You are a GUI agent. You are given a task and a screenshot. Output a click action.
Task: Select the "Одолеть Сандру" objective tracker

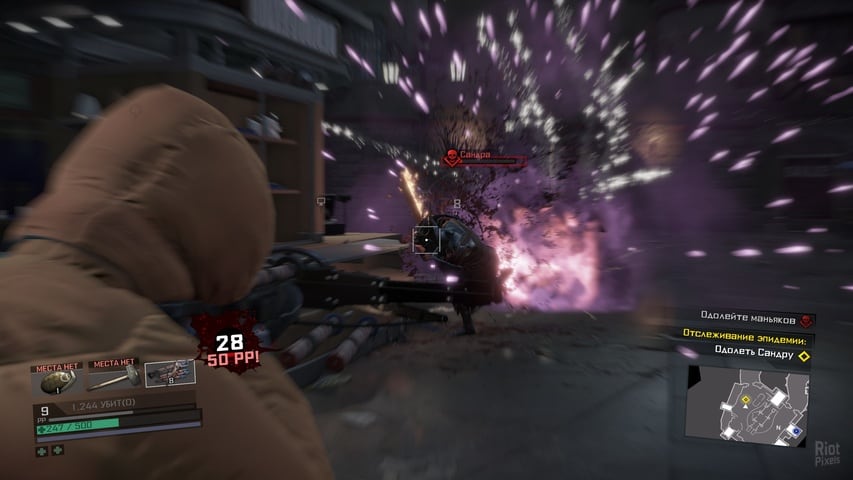tap(755, 352)
